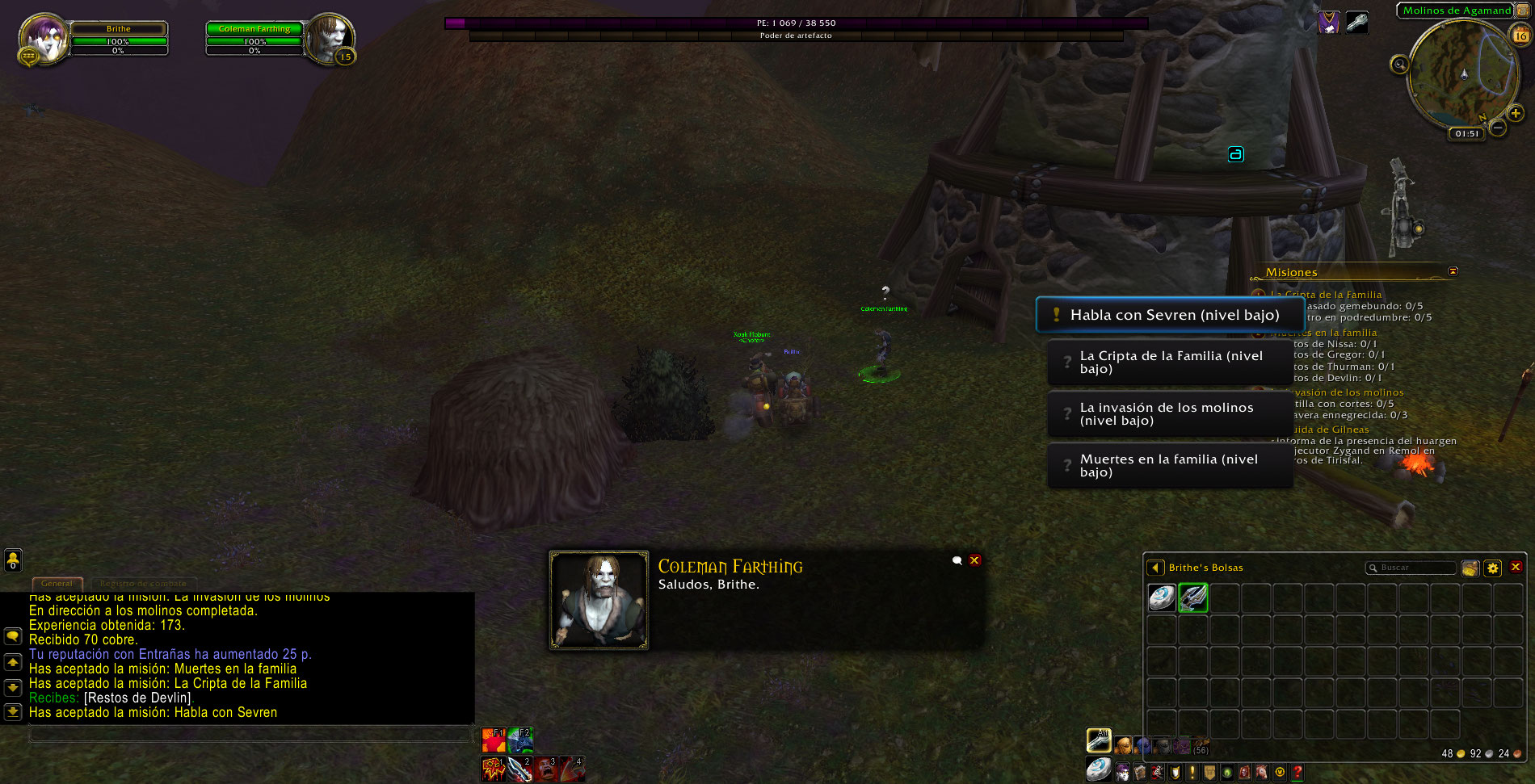Sort bags with the broom button
The height and width of the screenshot is (784, 1535).
(1470, 568)
